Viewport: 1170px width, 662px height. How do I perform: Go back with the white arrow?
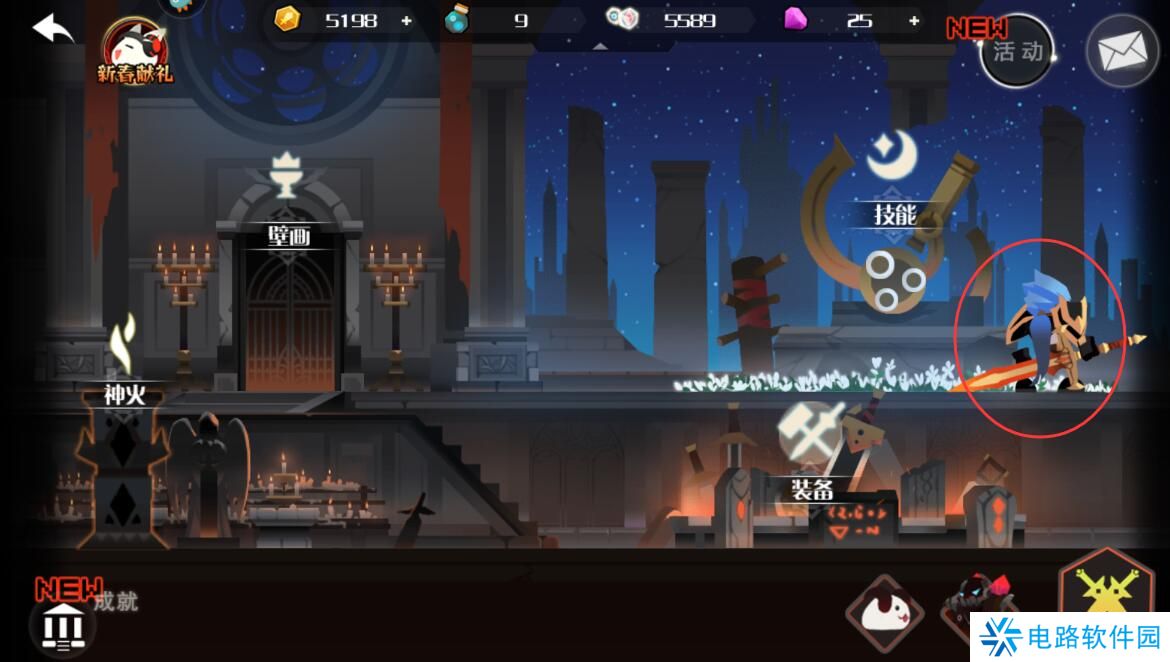[54, 28]
